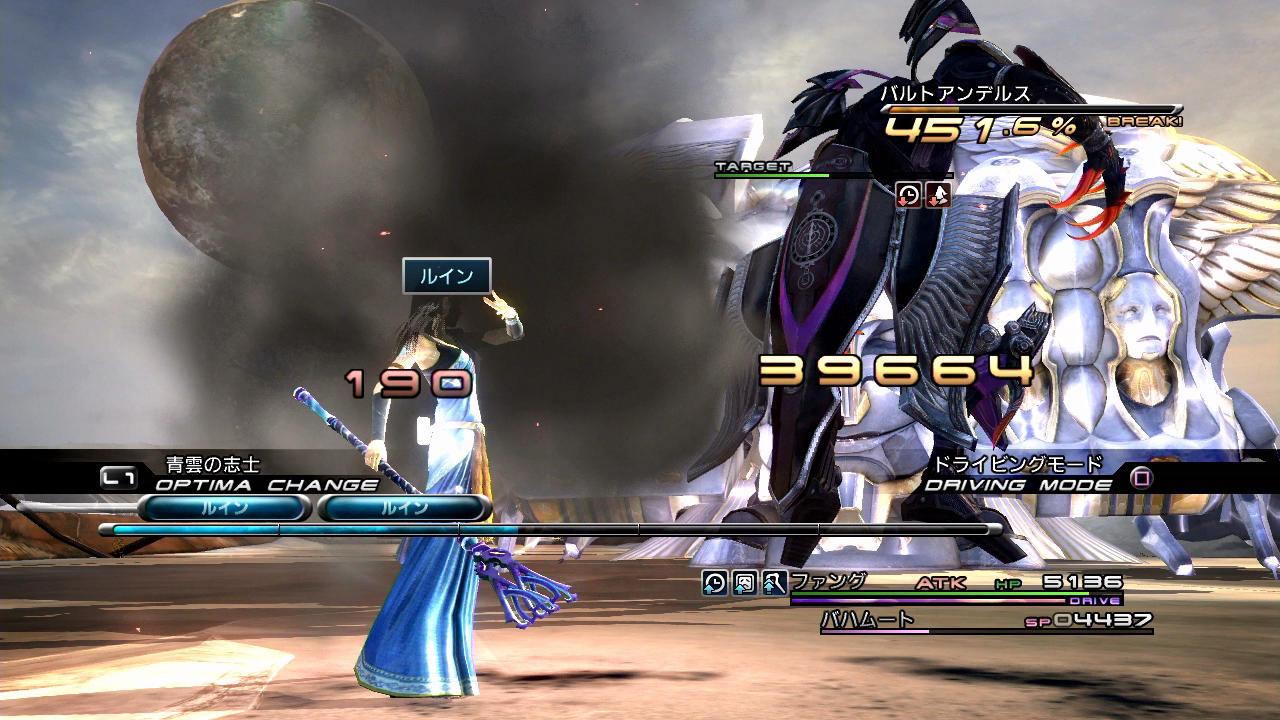This screenshot has height=720, width=1280.
Task: Click Fang's clock haste buff icon
Action: pyautogui.click(x=715, y=583)
